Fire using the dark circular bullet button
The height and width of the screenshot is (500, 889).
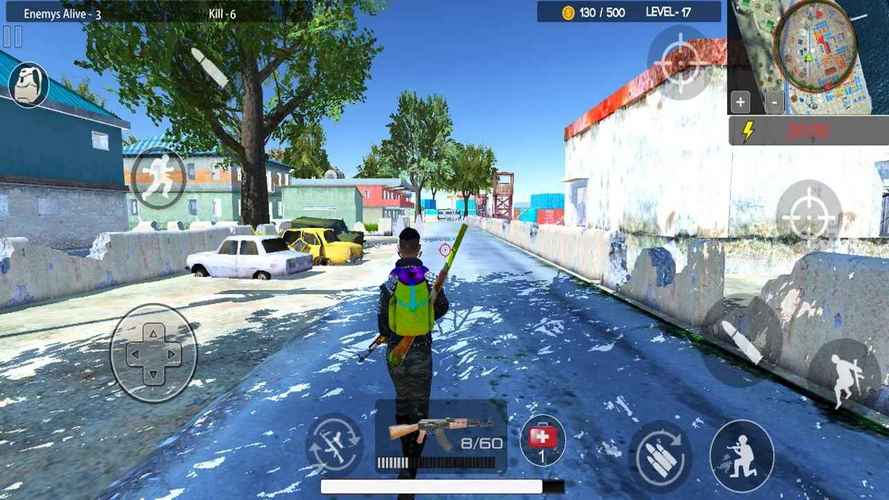pos(741,336)
